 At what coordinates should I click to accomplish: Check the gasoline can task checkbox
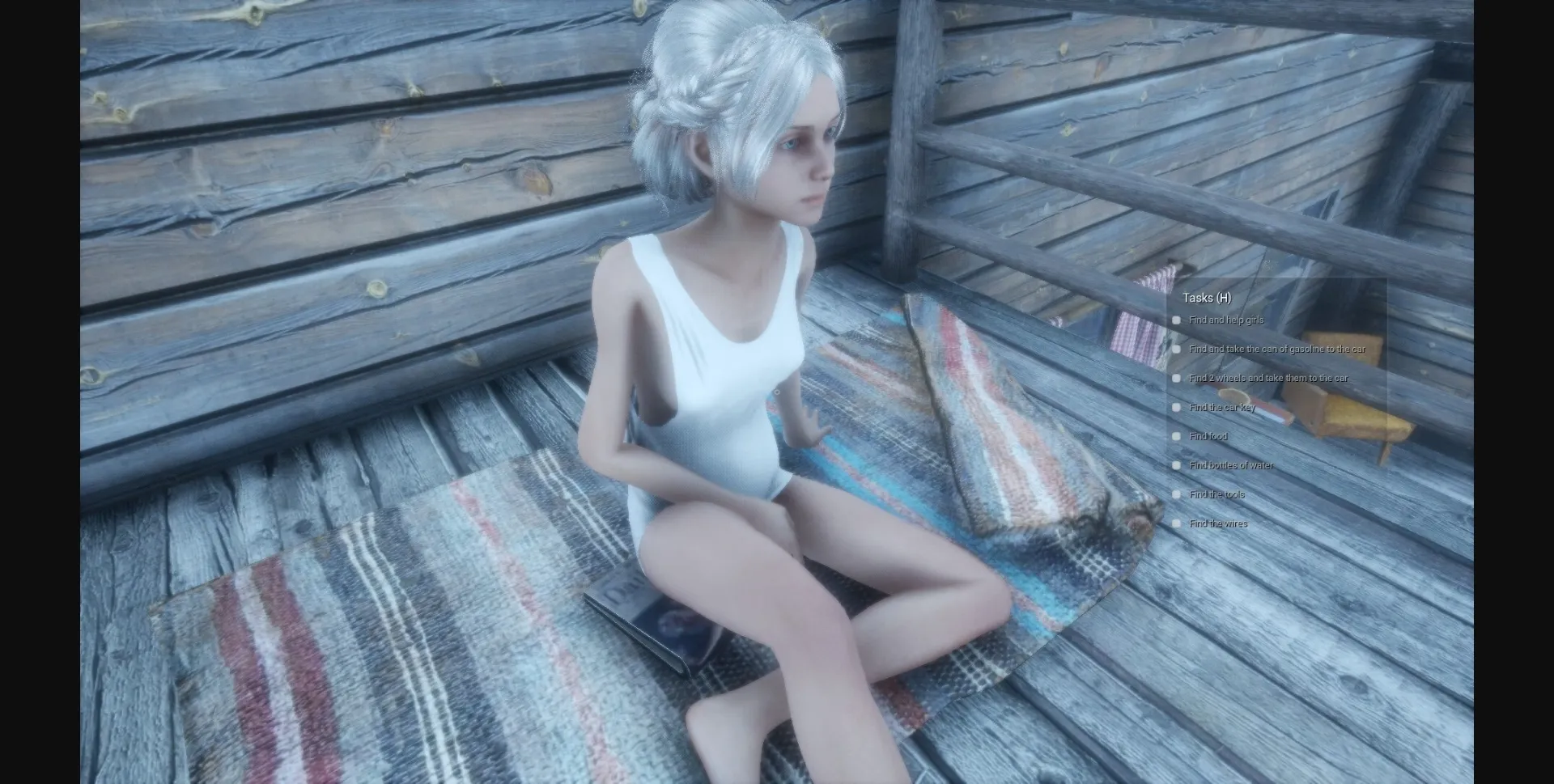[1176, 349]
